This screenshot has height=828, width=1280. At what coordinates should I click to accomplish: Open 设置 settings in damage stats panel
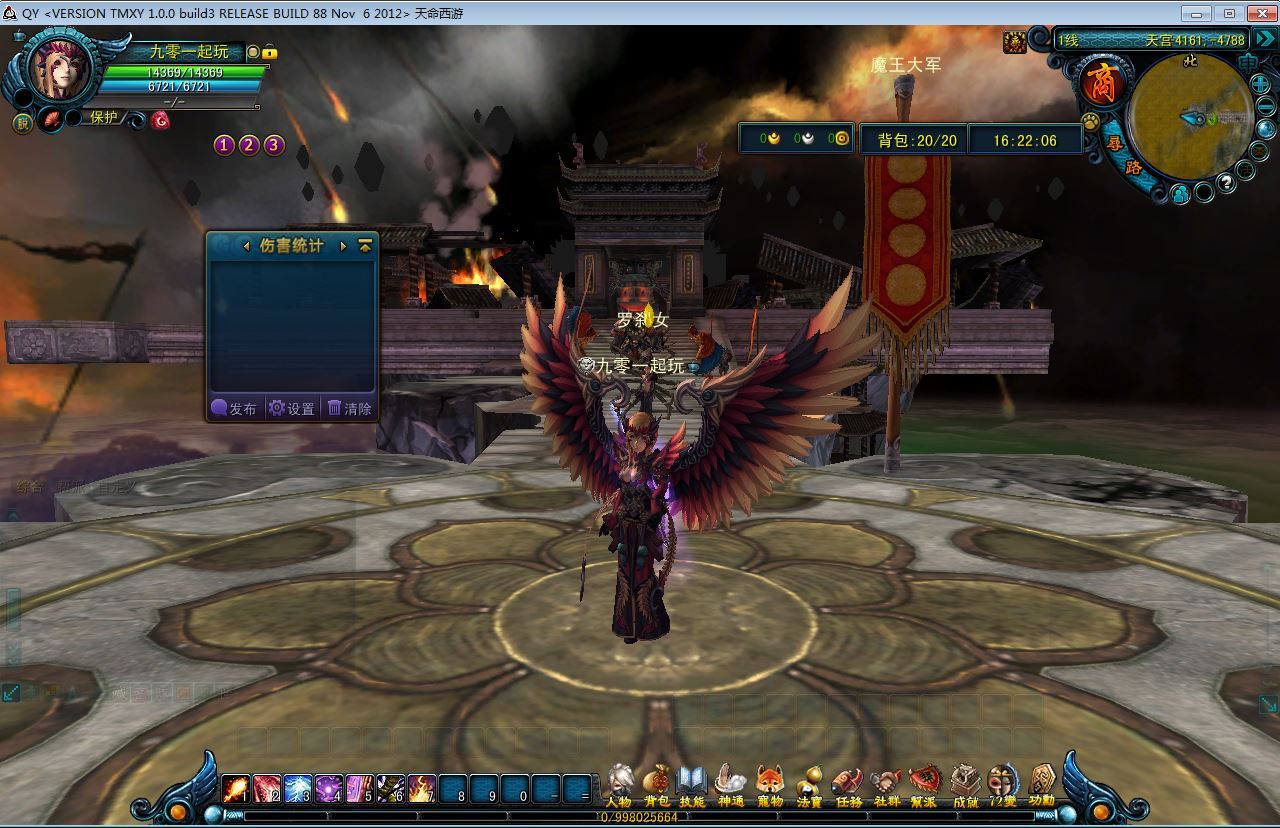pos(292,408)
